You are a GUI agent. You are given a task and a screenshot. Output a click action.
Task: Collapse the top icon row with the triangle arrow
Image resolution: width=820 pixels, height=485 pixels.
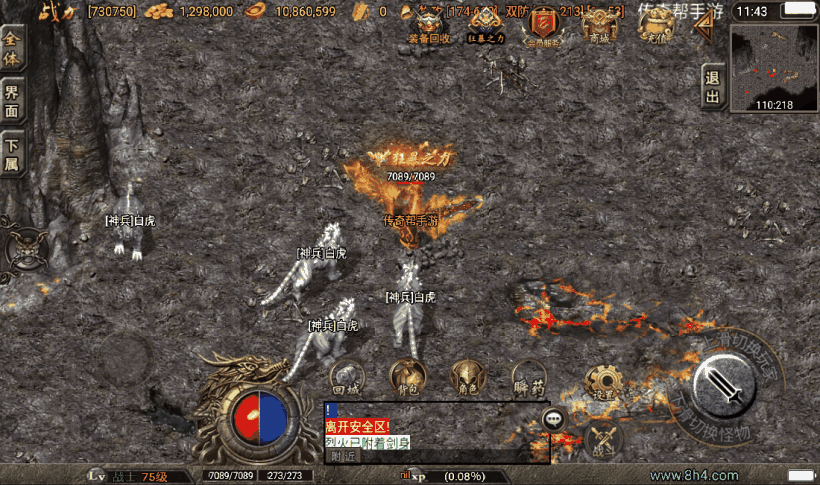(x=705, y=26)
